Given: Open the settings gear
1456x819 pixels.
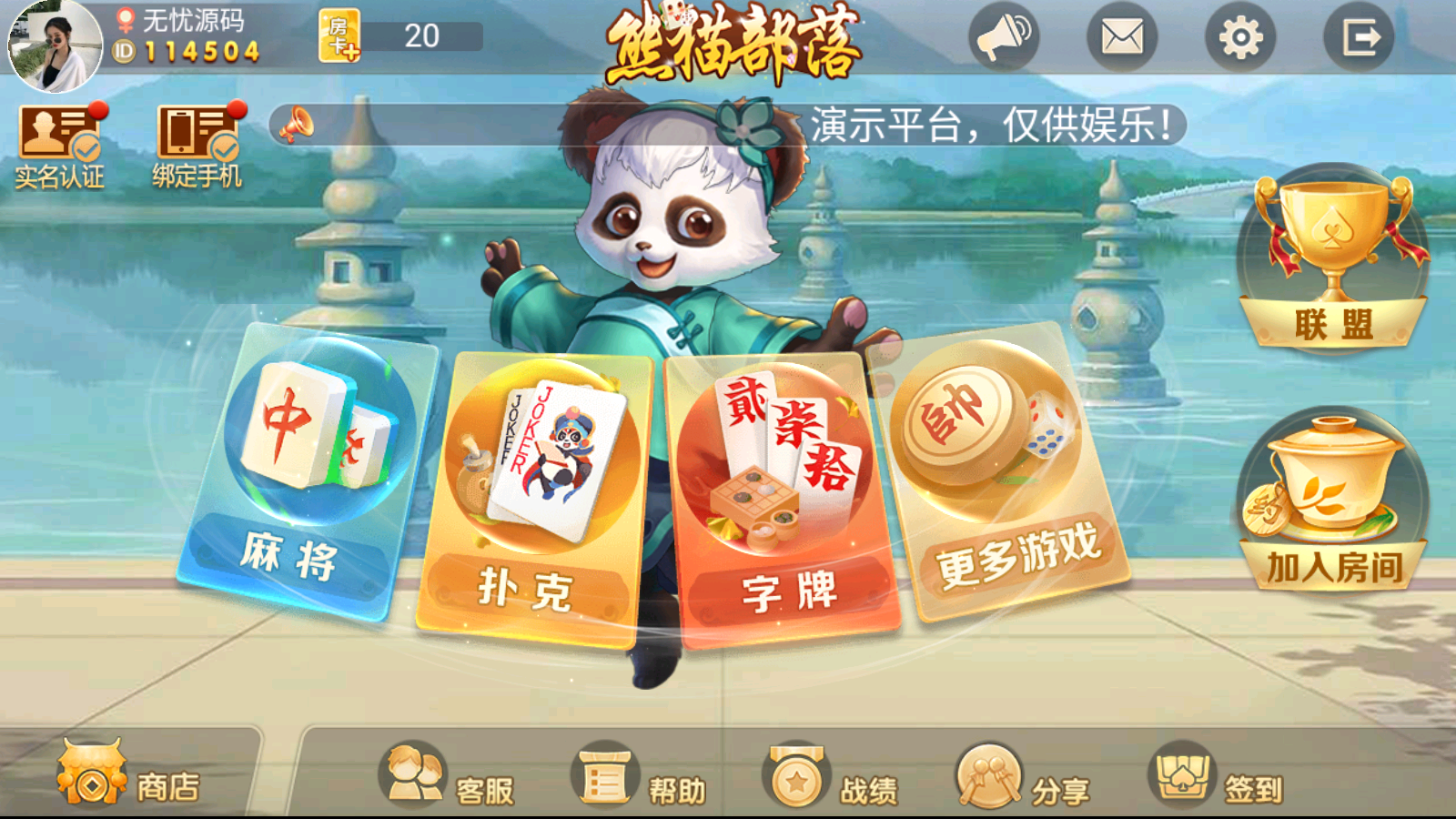Looking at the screenshot, I should [1242, 38].
